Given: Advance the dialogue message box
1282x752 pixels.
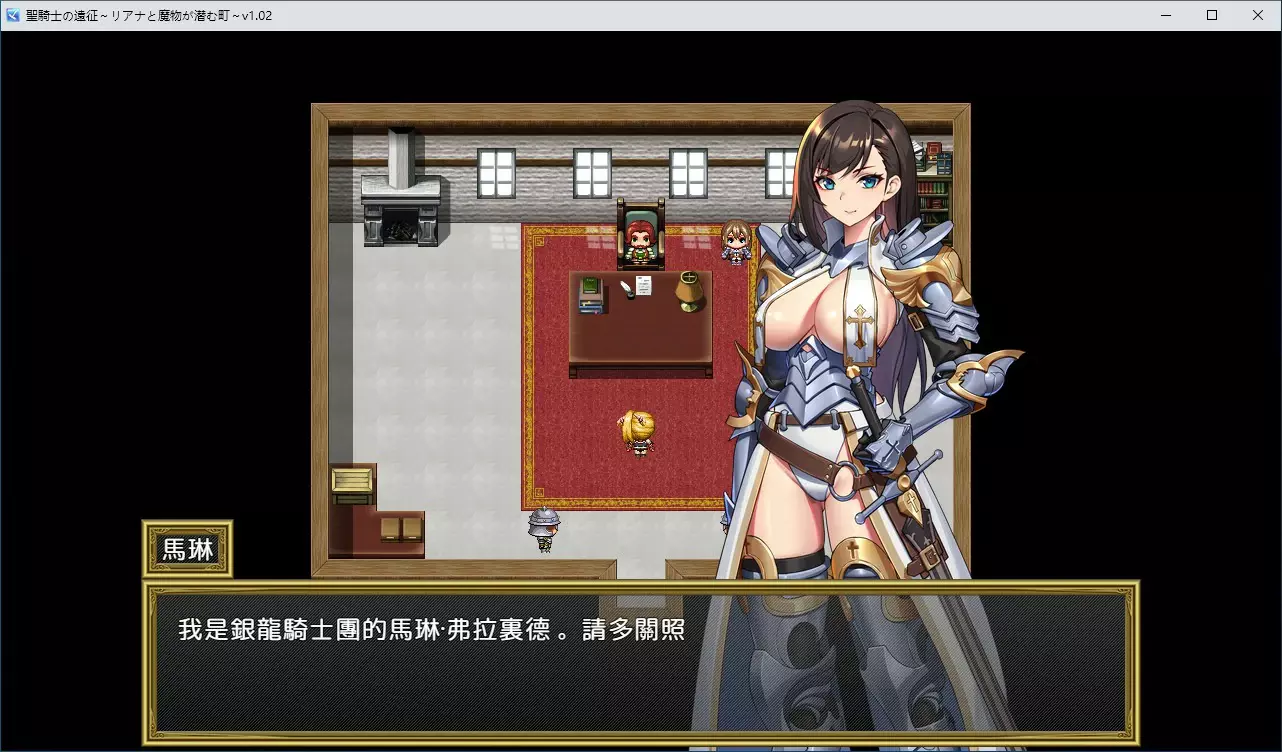Looking at the screenshot, I should (x=640, y=662).
